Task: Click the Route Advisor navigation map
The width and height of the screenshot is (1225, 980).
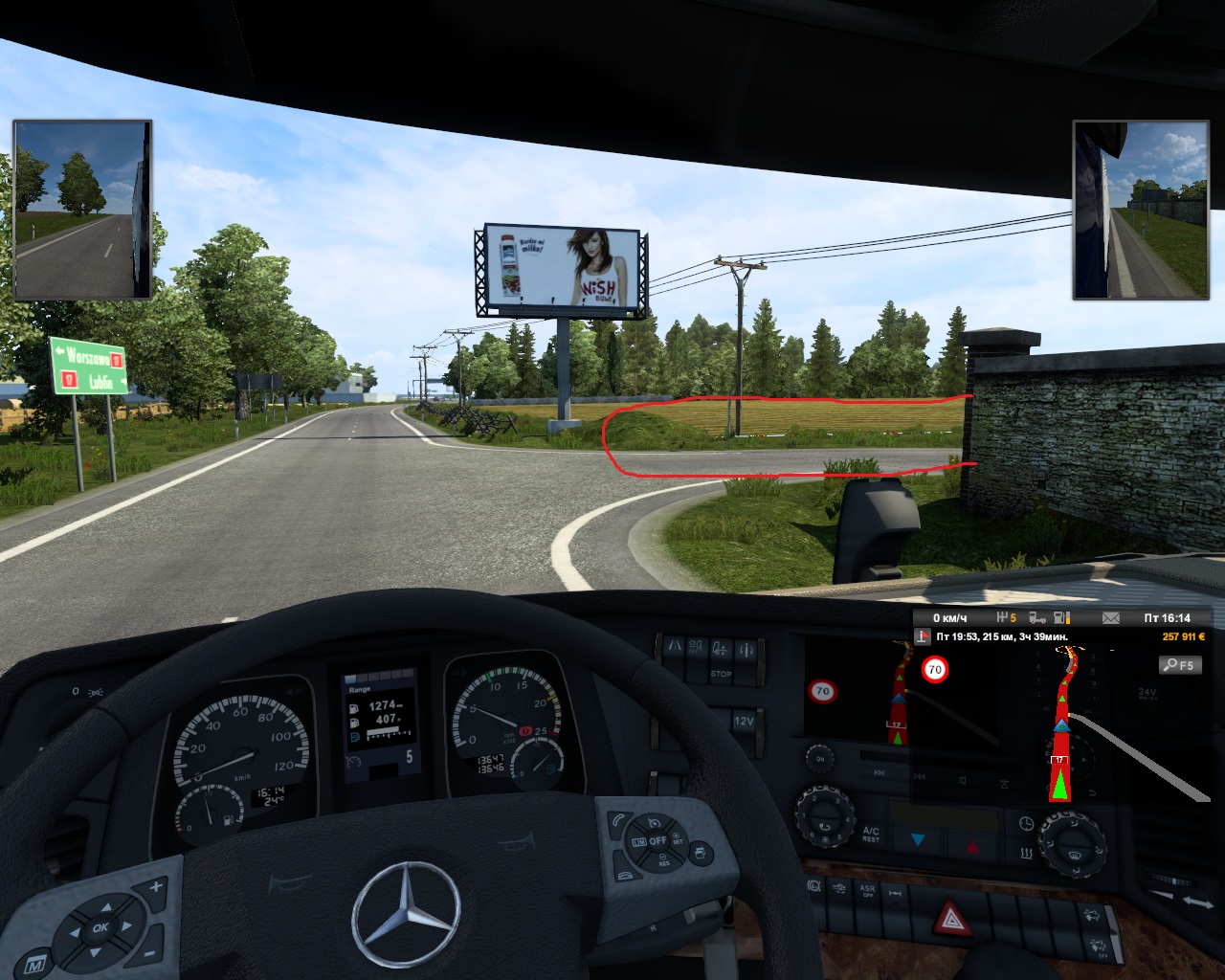Action: [x=1062, y=727]
